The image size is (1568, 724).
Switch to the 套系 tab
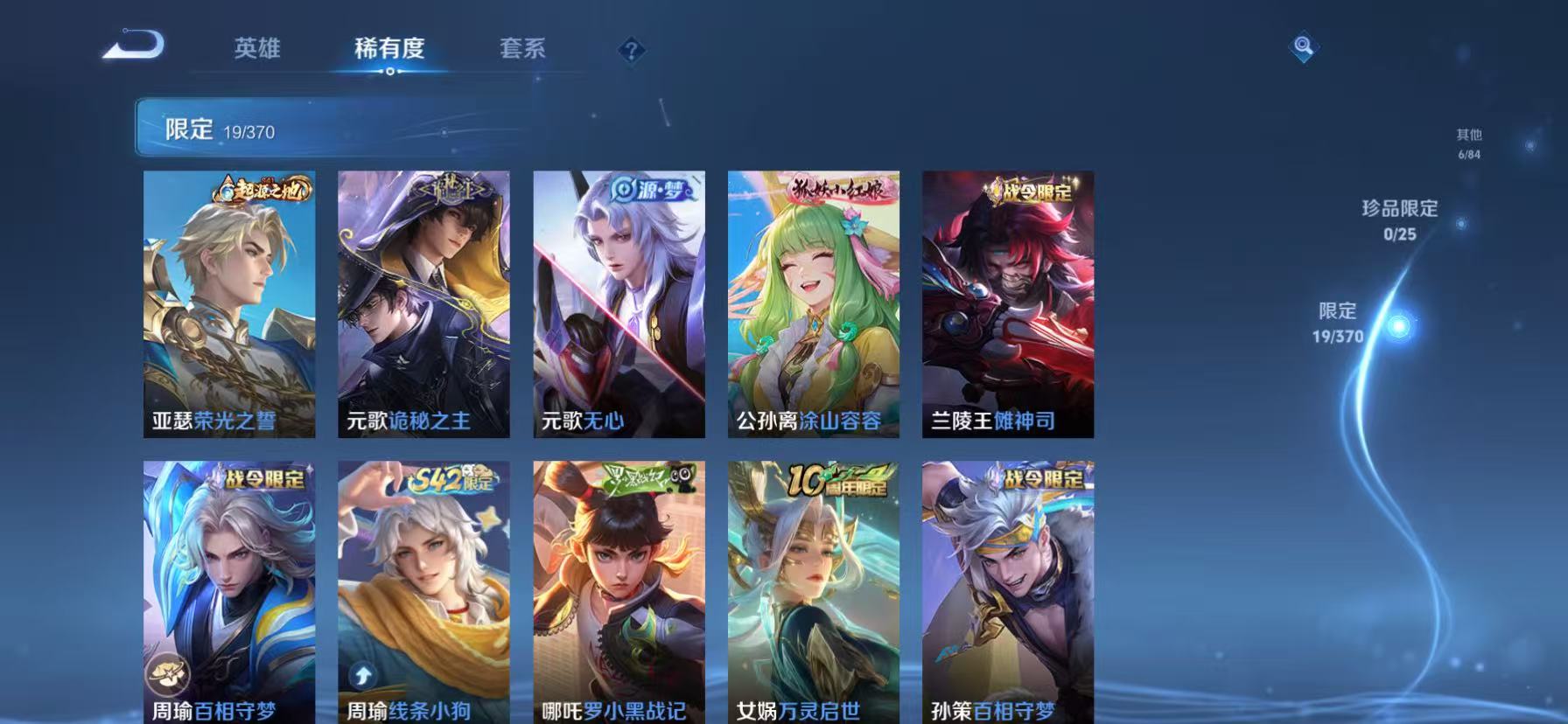(525, 50)
